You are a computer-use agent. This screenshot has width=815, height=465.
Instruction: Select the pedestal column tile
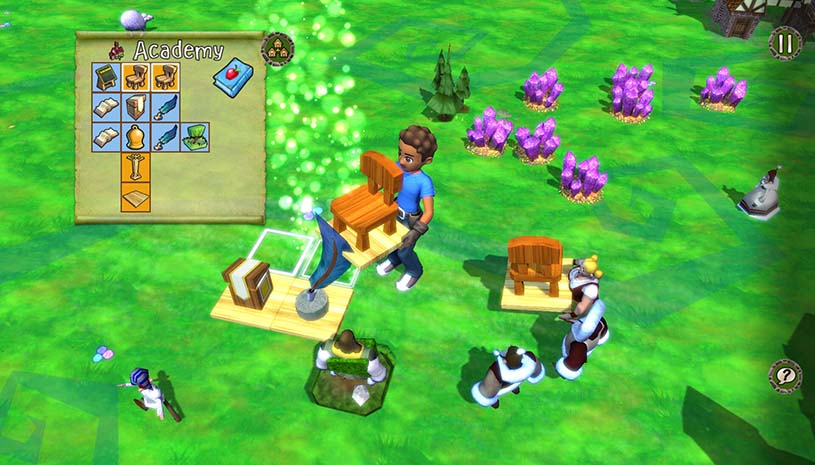coord(136,166)
